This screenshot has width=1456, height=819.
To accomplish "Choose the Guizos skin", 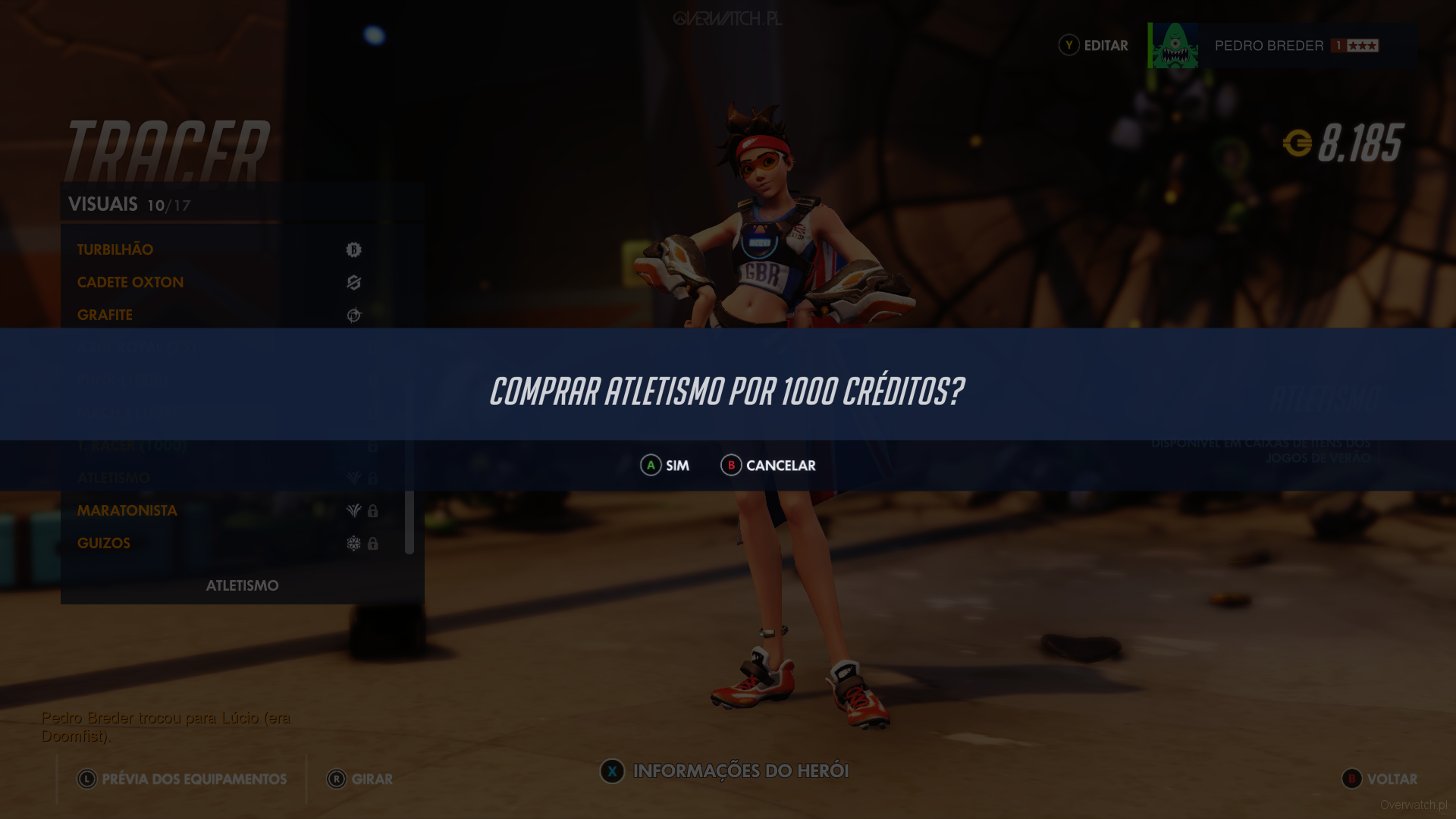I will pos(104,543).
